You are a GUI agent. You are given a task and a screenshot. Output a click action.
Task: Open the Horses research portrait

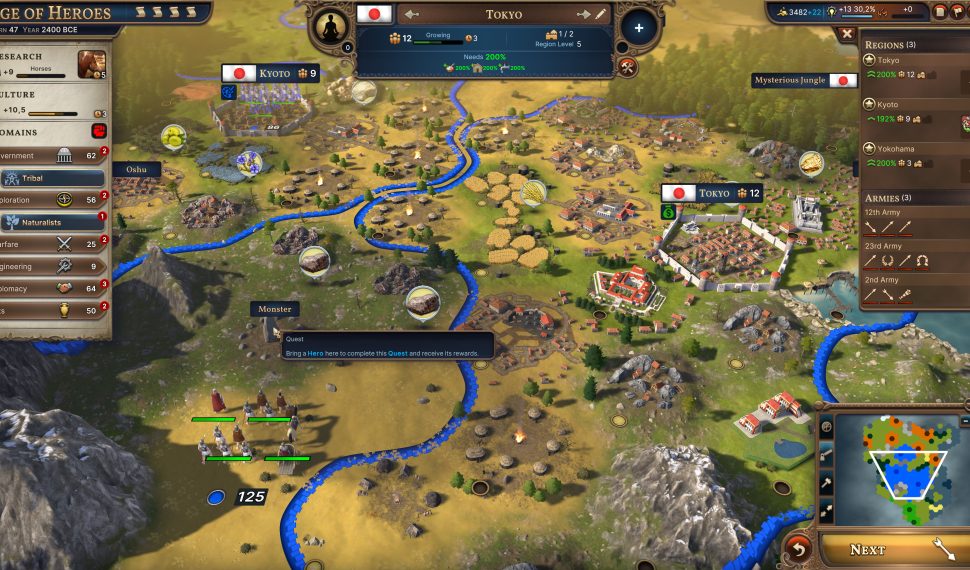click(x=92, y=63)
